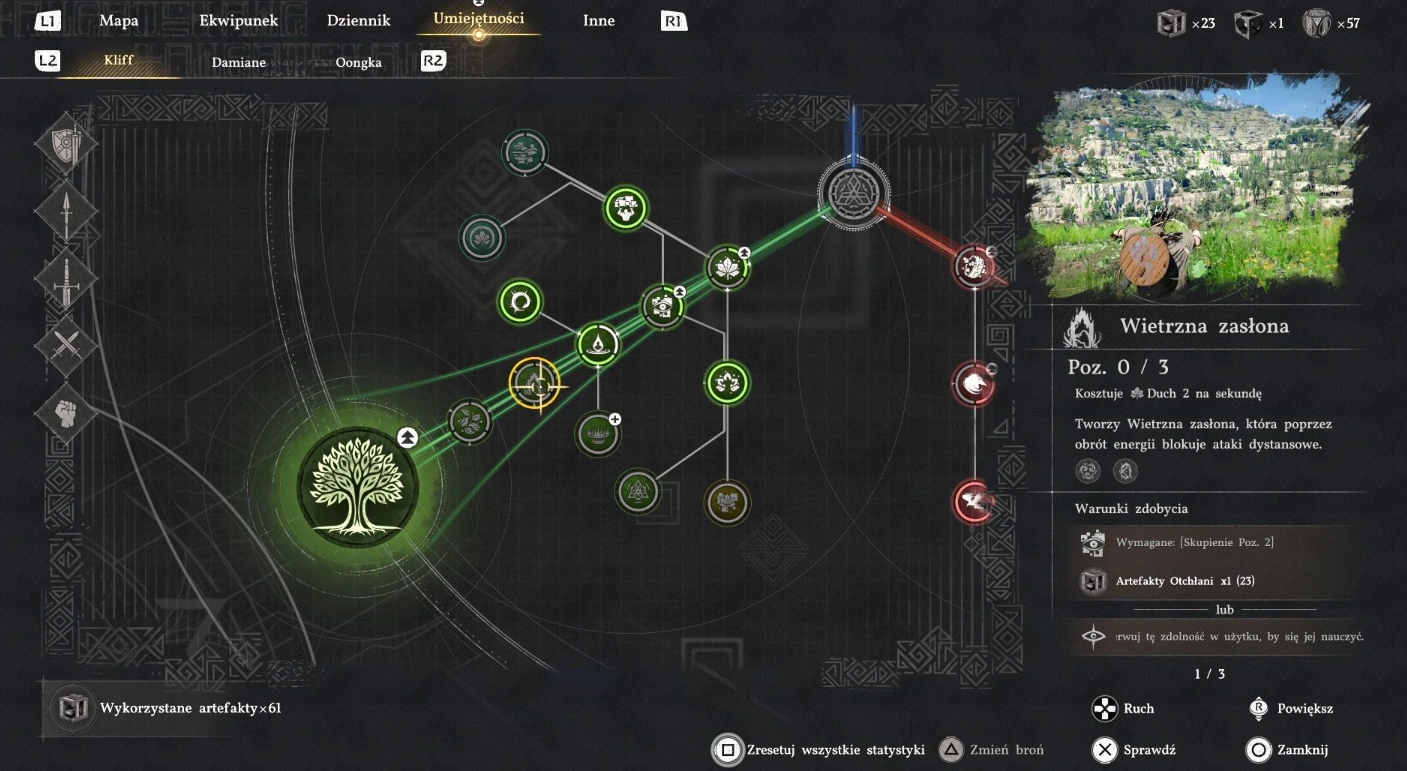Viewport: 1407px width, 771px height.
Task: Click the Wietrzna zasłona preview thumbnail
Action: tap(1190, 190)
